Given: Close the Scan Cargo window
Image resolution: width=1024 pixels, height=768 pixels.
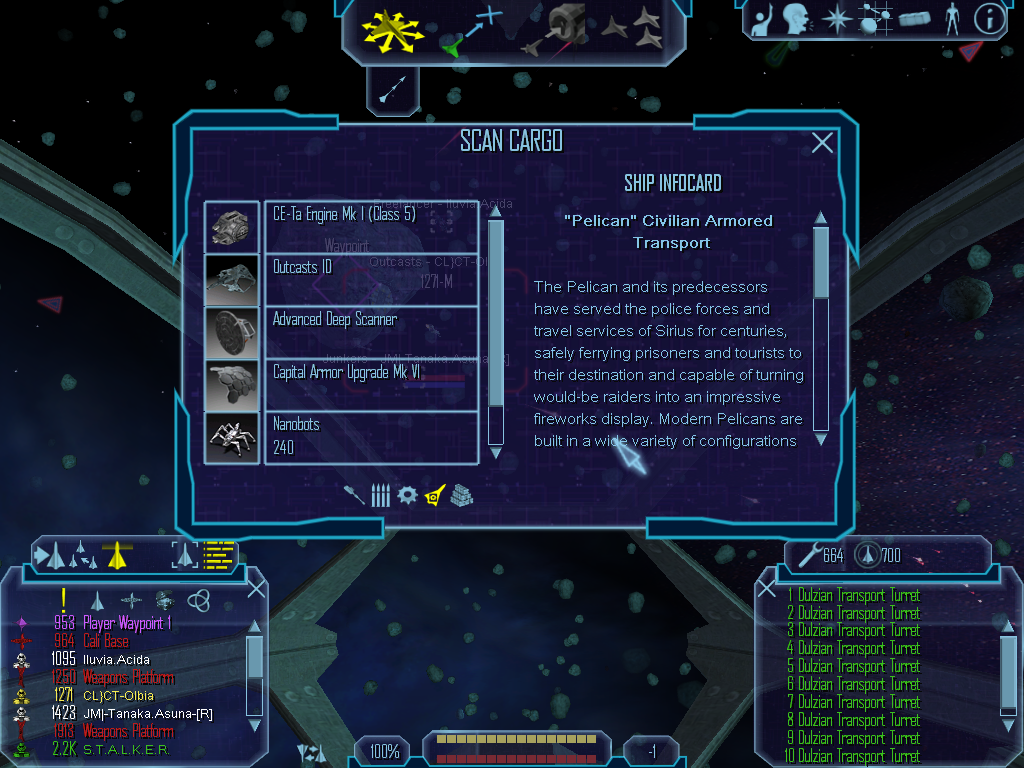Looking at the screenshot, I should tap(822, 143).
